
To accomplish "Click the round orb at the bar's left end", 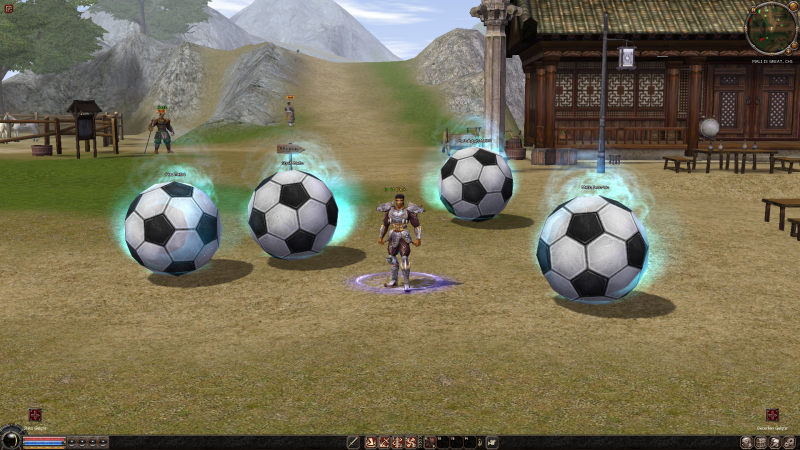I will tap(10, 438).
